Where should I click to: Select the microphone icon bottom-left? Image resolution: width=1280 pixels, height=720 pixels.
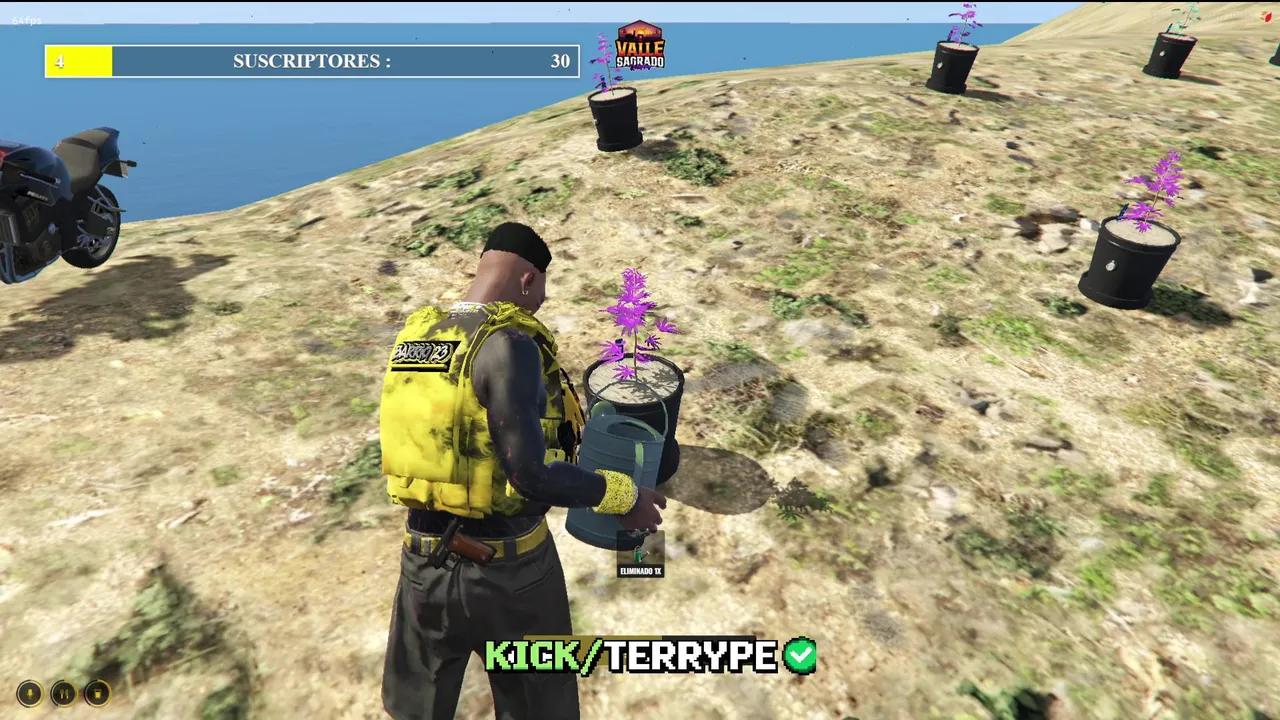click(x=27, y=693)
